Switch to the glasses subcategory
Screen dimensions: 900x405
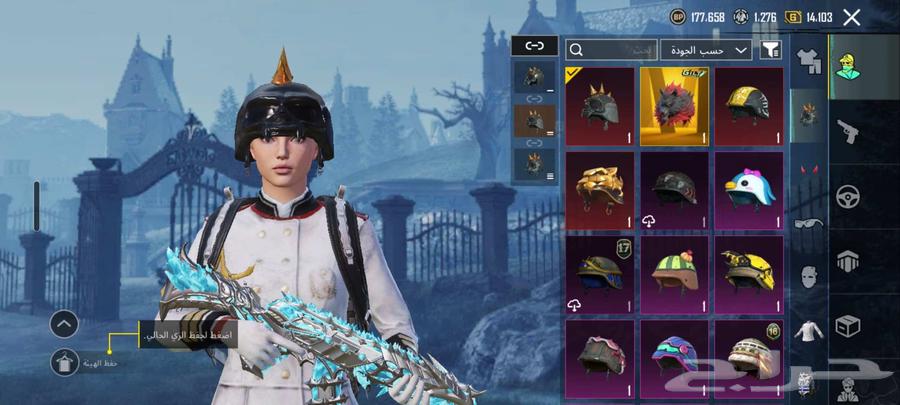click(808, 222)
